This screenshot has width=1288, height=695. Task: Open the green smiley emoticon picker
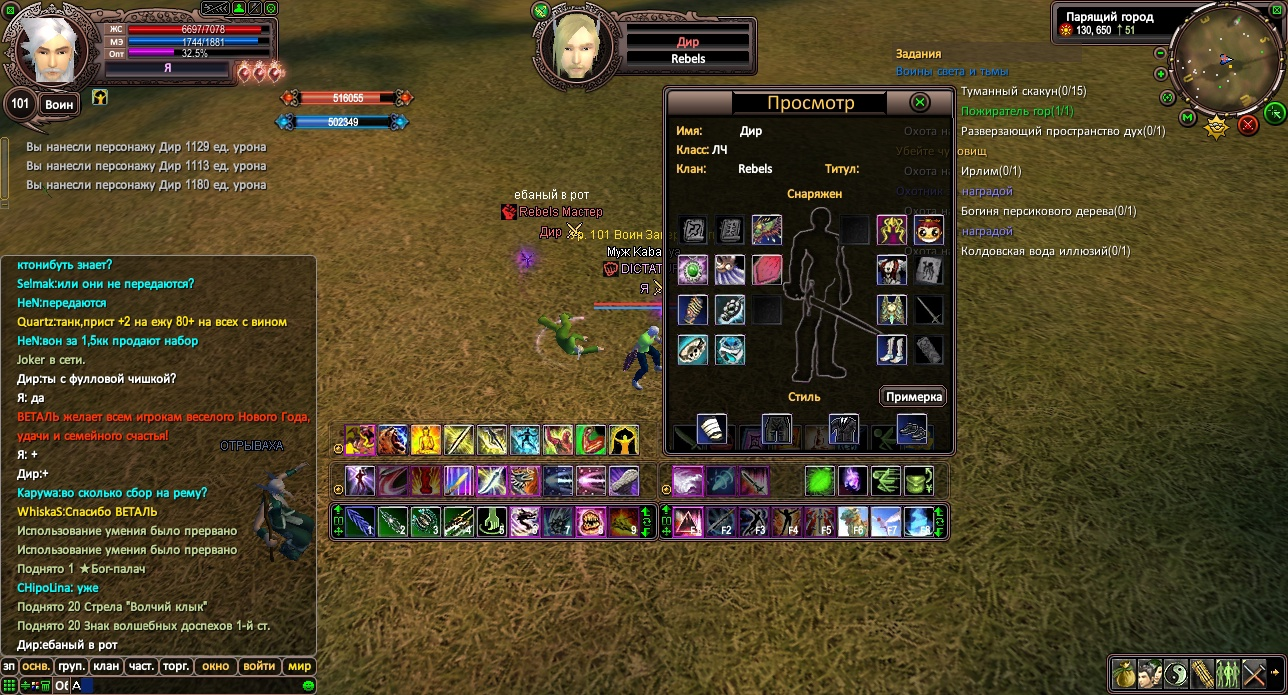pos(309,685)
